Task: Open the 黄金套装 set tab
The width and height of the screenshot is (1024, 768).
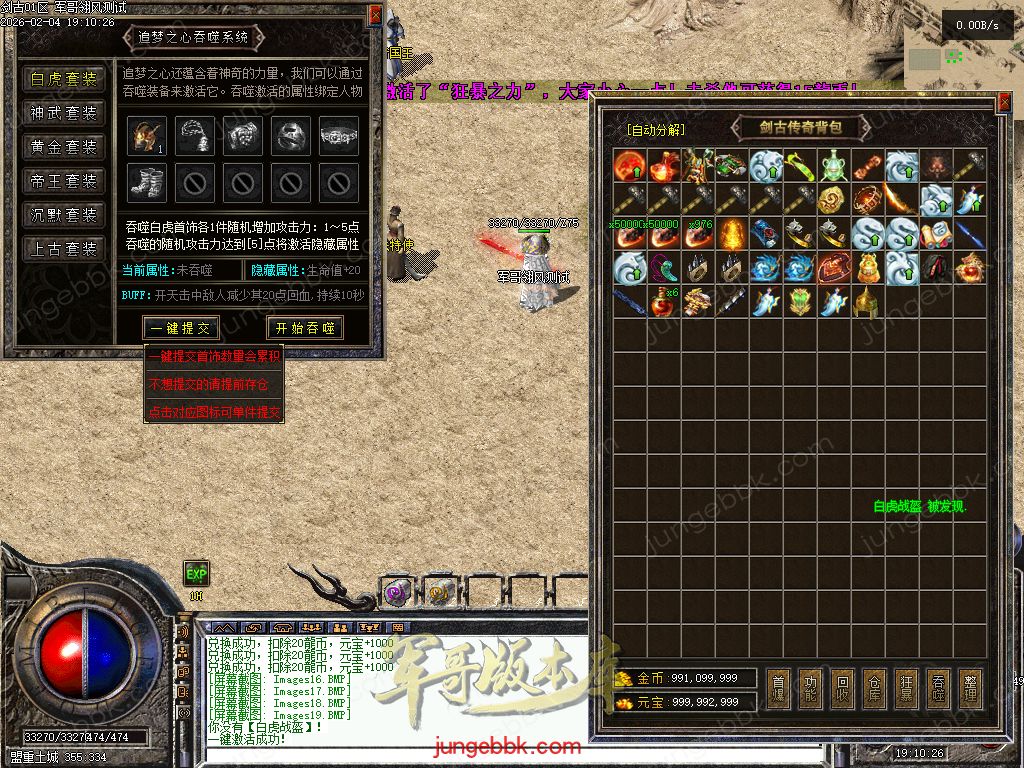Action: click(x=64, y=148)
